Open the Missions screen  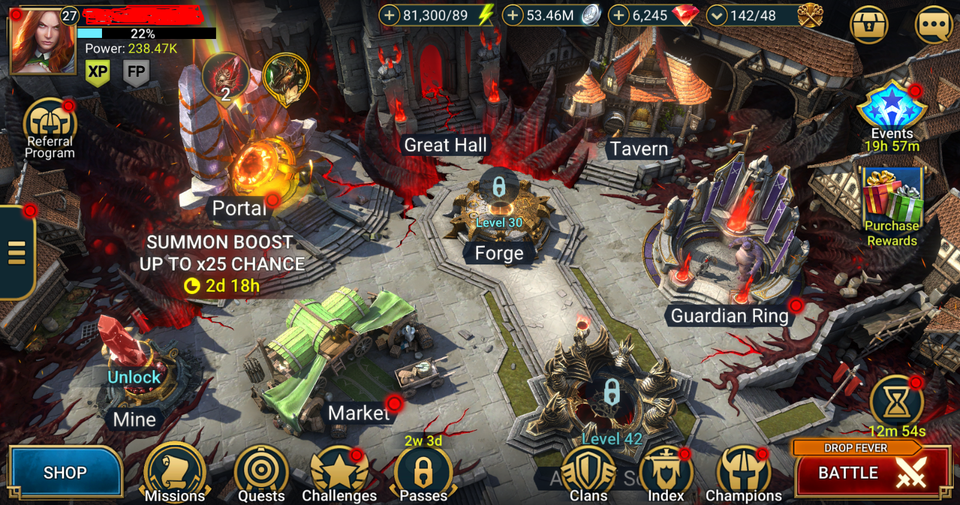click(174, 471)
